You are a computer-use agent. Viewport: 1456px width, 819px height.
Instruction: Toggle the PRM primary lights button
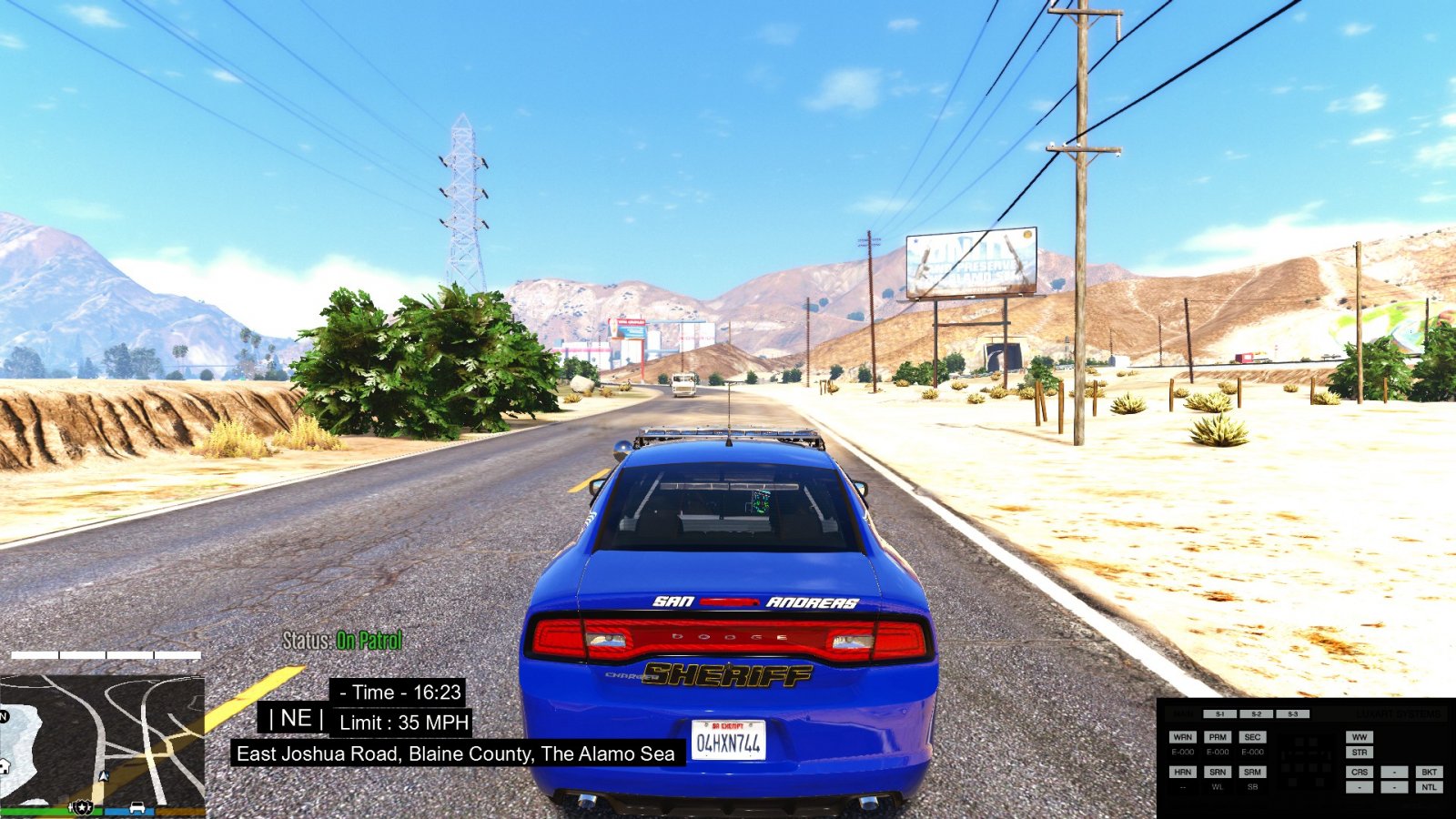point(1218,737)
